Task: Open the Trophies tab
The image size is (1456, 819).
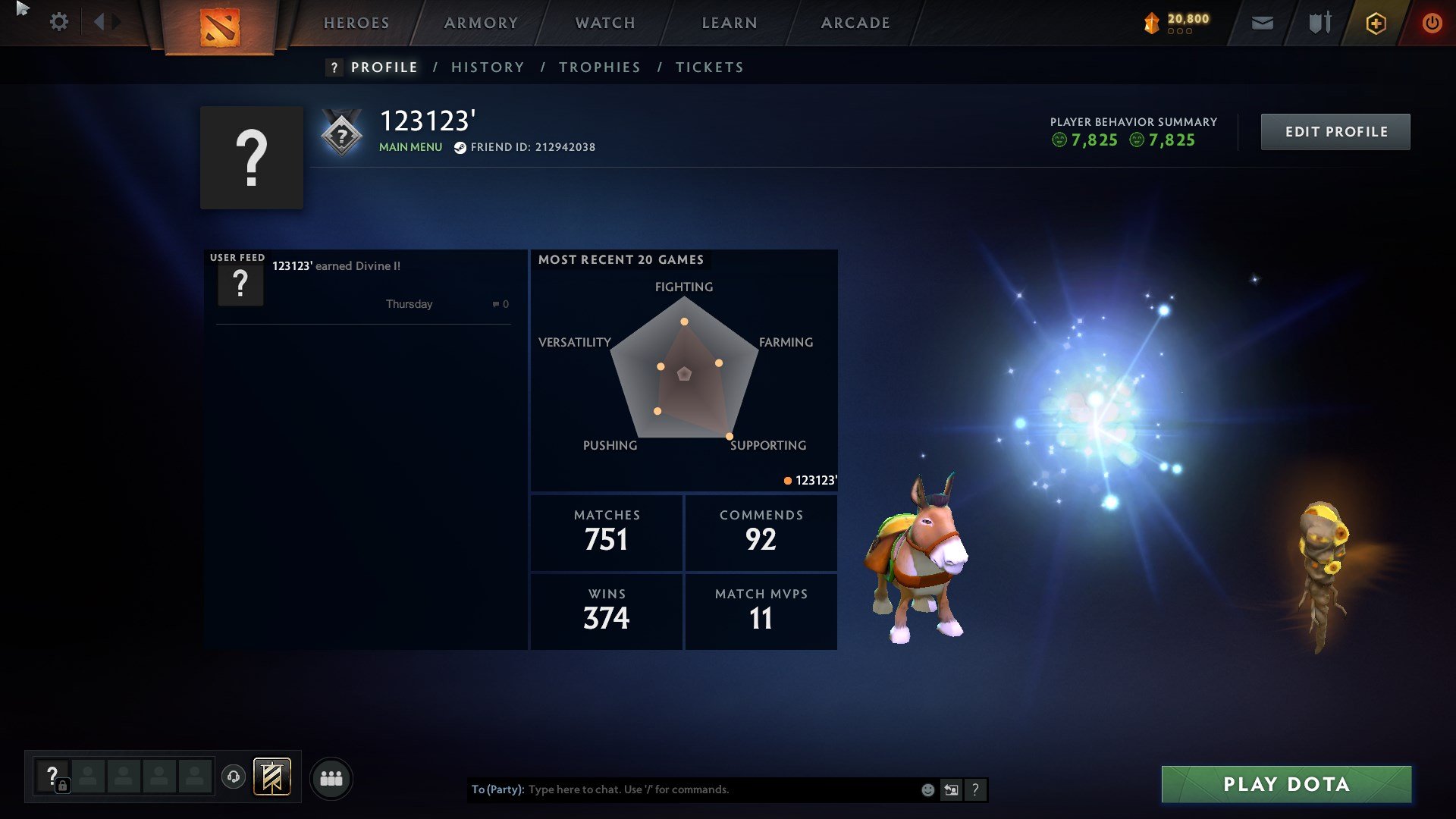Action: pos(600,67)
